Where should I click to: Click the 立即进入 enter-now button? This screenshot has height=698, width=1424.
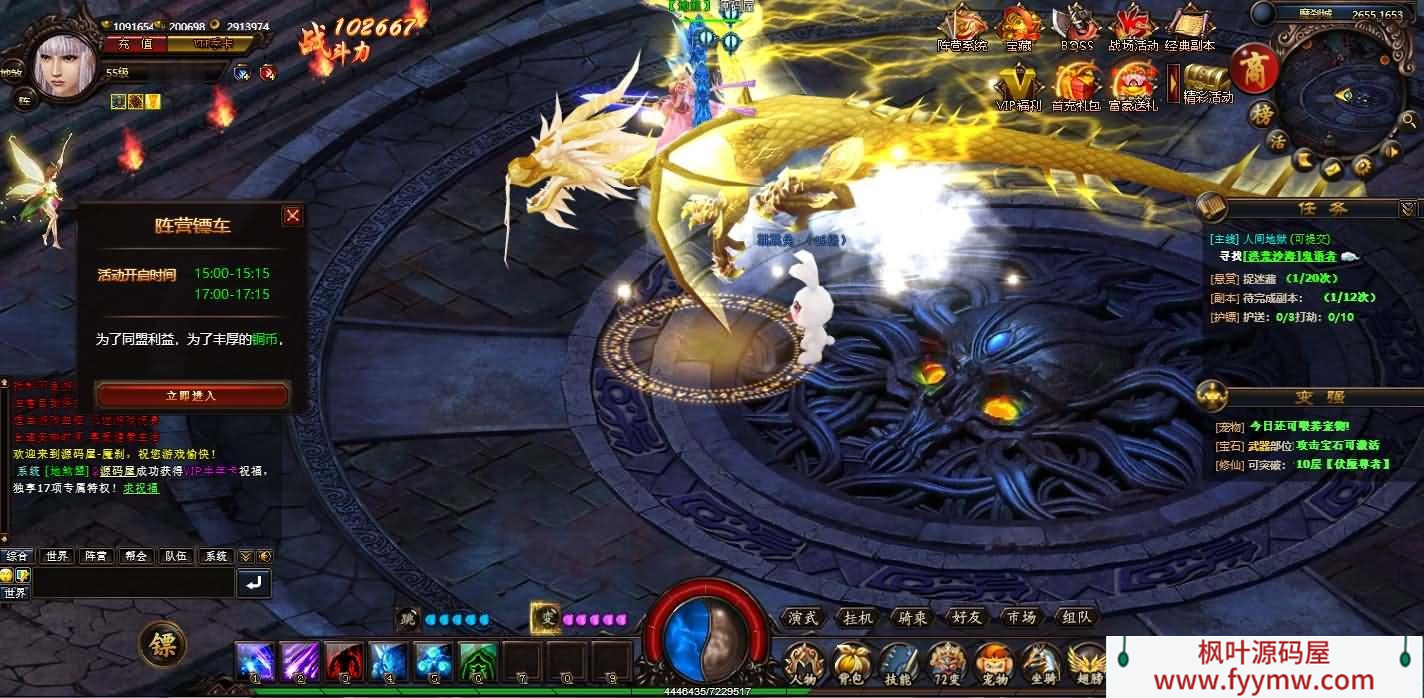192,395
